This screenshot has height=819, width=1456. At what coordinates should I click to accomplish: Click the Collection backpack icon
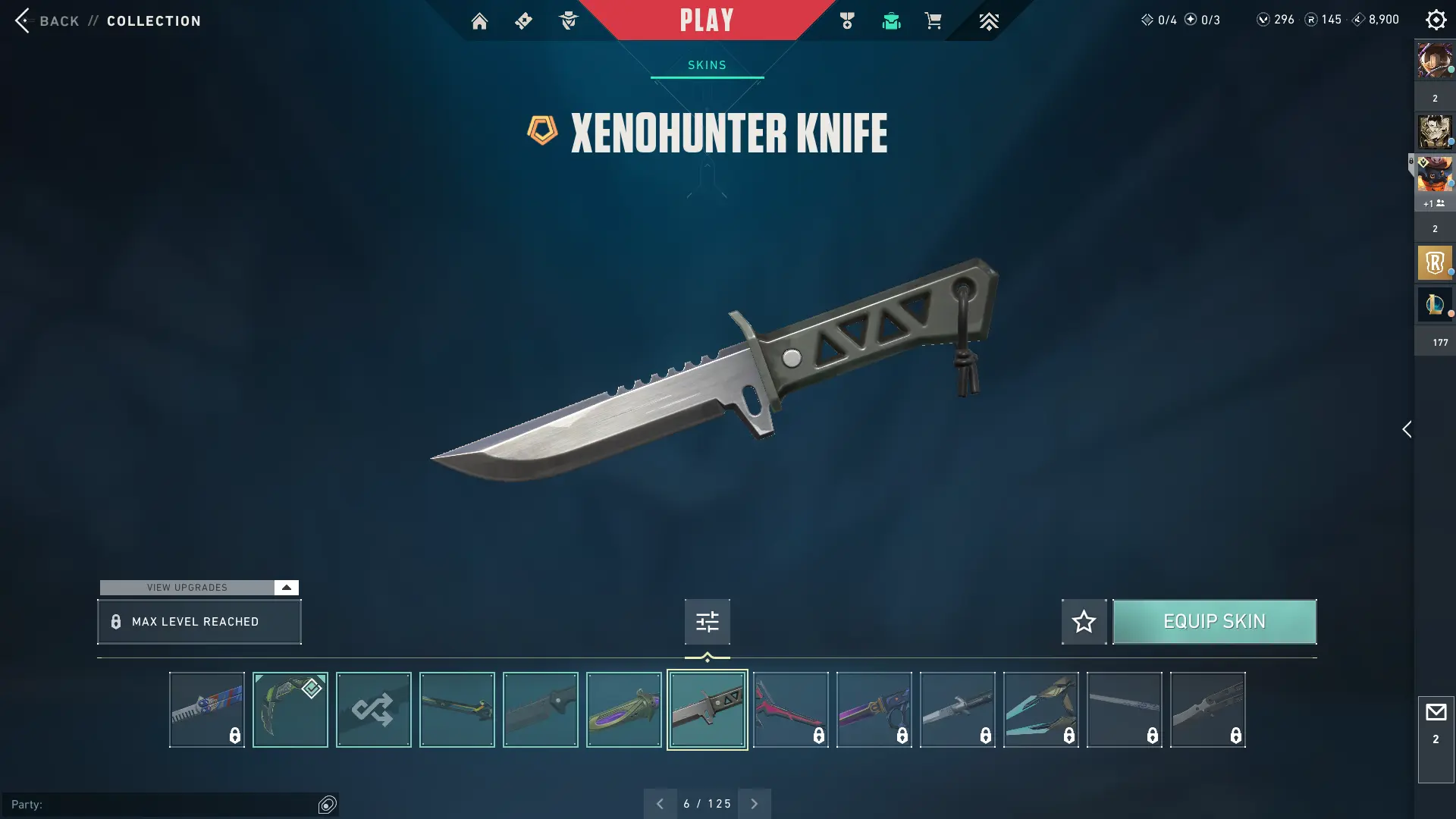[891, 20]
